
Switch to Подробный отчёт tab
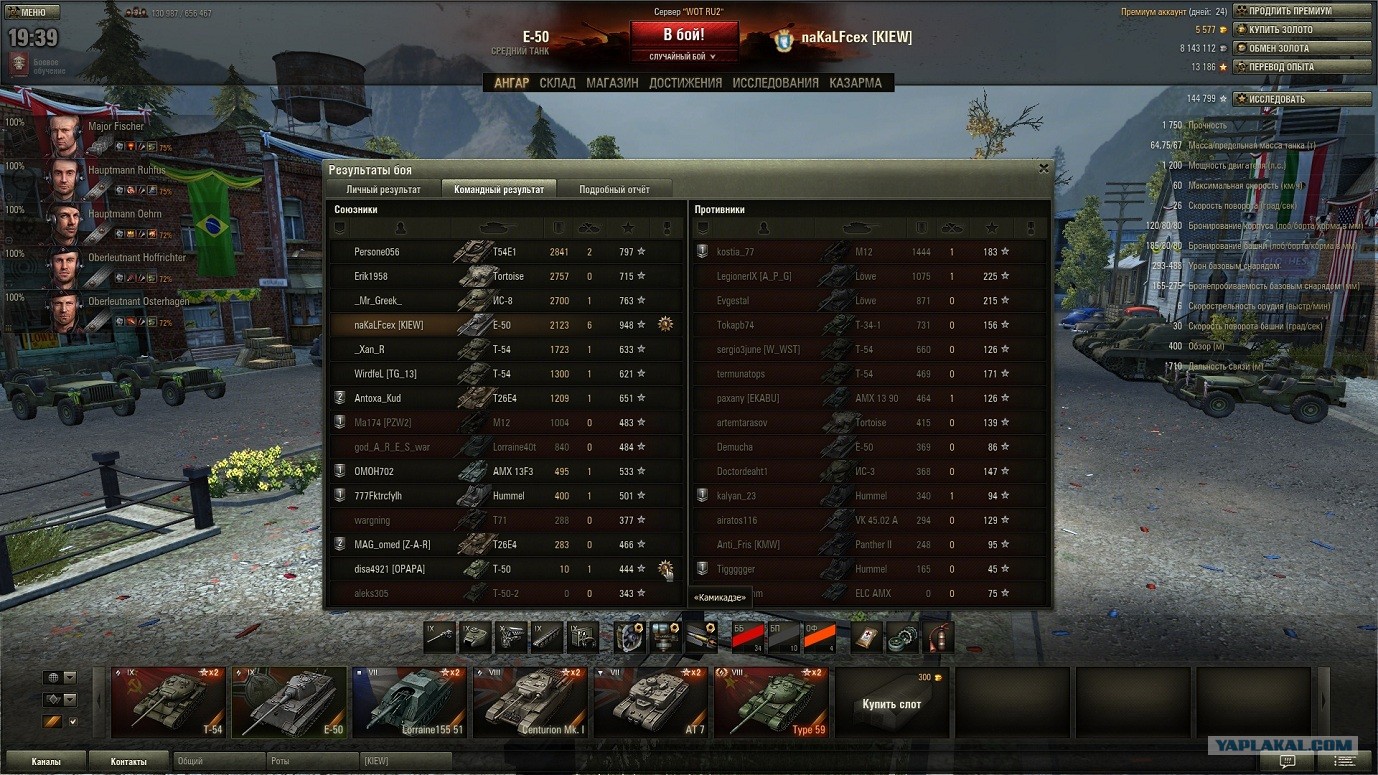[x=614, y=189]
